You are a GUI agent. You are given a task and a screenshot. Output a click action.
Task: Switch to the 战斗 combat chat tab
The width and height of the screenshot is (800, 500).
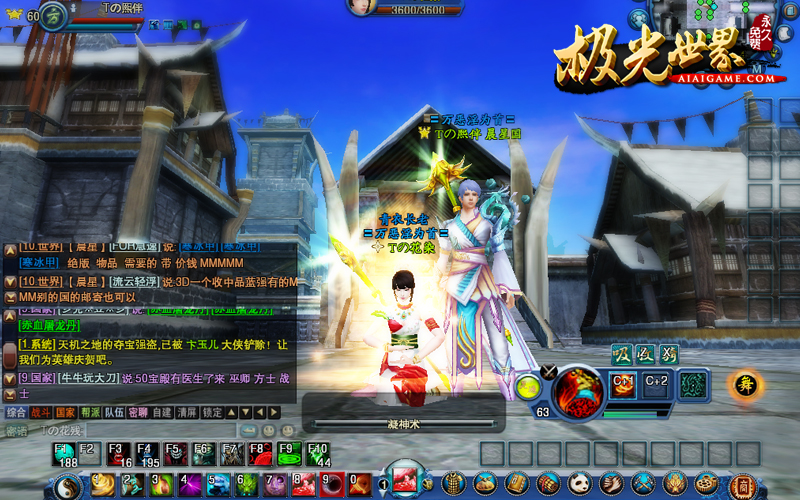(41, 412)
